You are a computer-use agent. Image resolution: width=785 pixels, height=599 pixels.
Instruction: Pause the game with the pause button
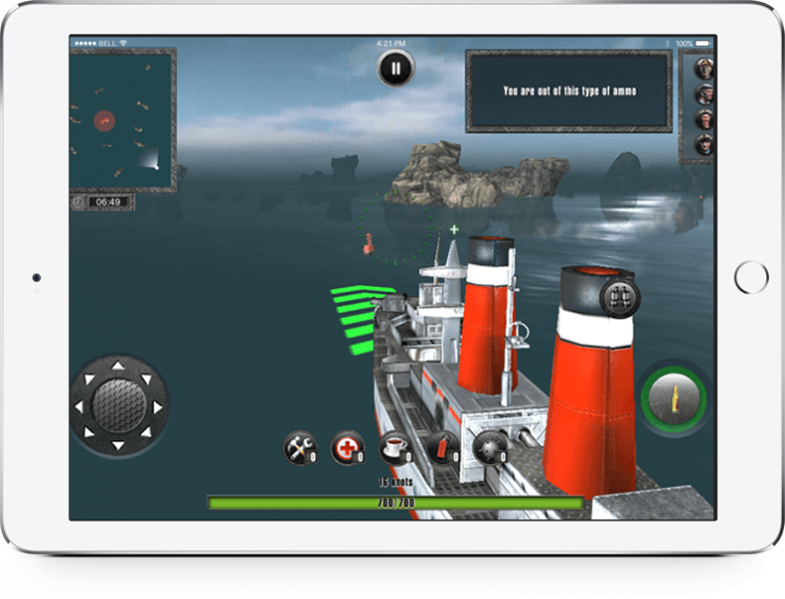[x=395, y=69]
